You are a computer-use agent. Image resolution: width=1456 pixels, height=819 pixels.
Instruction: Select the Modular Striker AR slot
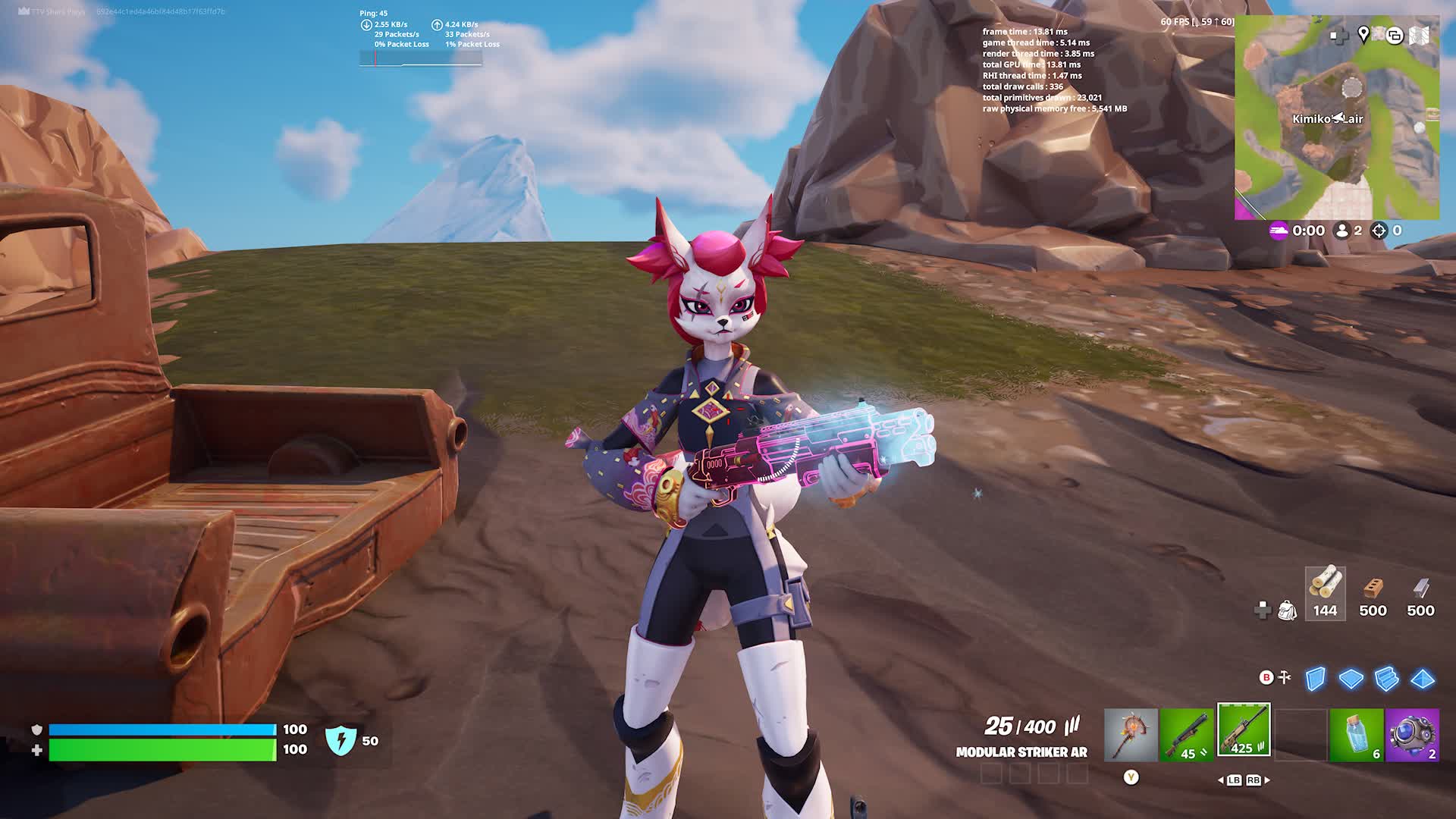point(1244,730)
